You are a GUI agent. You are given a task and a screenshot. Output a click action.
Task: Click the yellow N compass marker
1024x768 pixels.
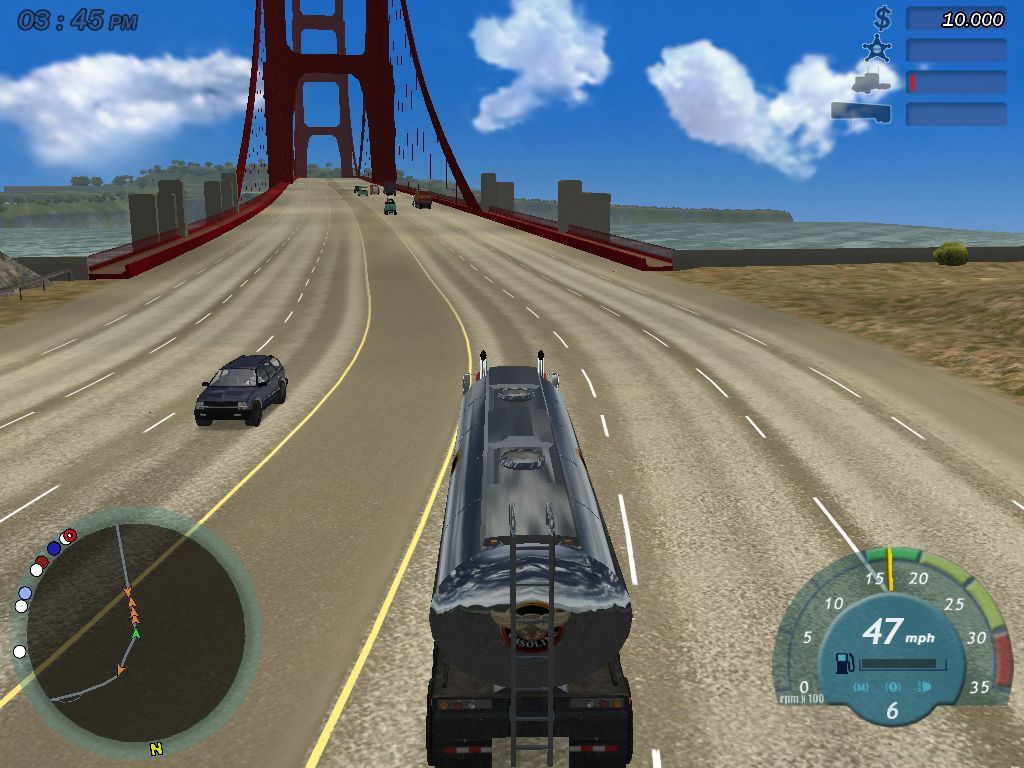coord(156,748)
